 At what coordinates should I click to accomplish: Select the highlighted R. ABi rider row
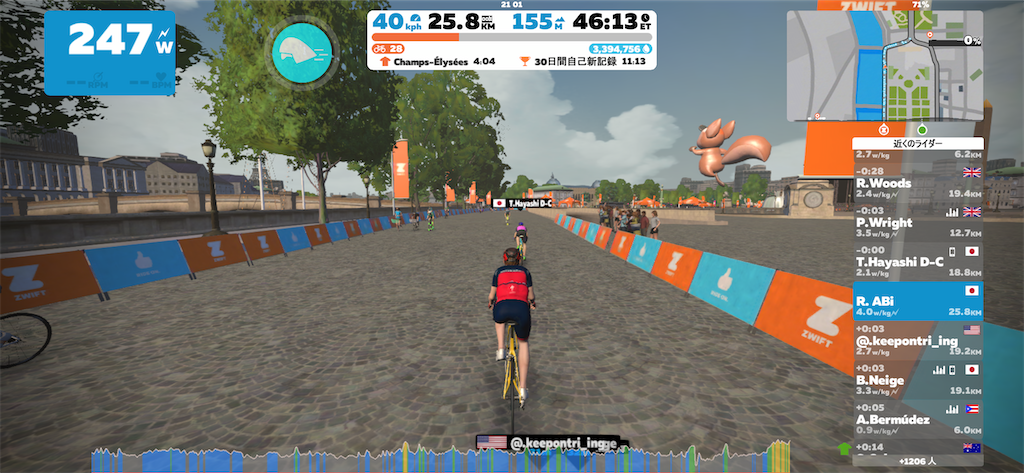918,301
